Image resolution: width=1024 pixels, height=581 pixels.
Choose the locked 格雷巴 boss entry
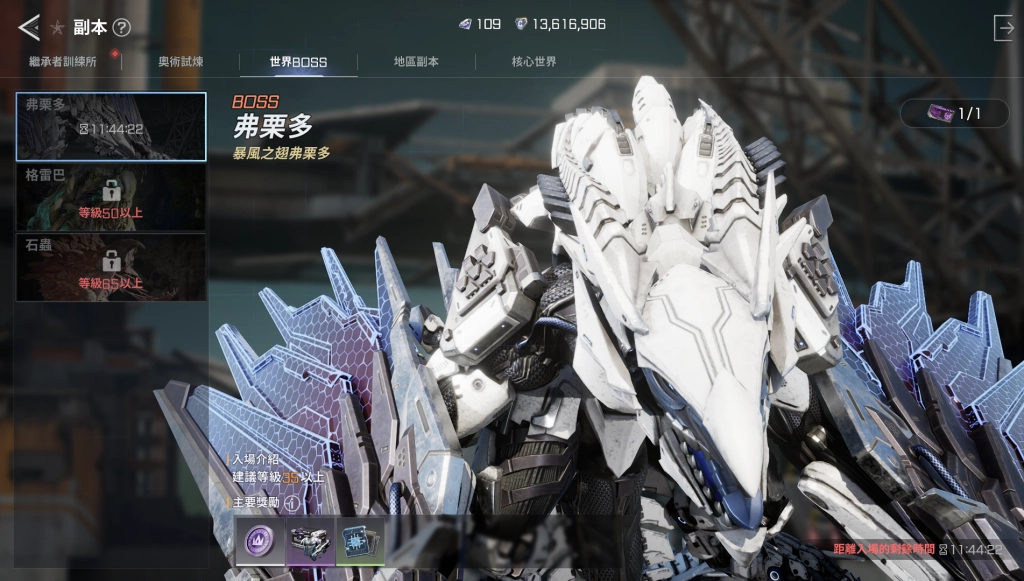(x=111, y=197)
